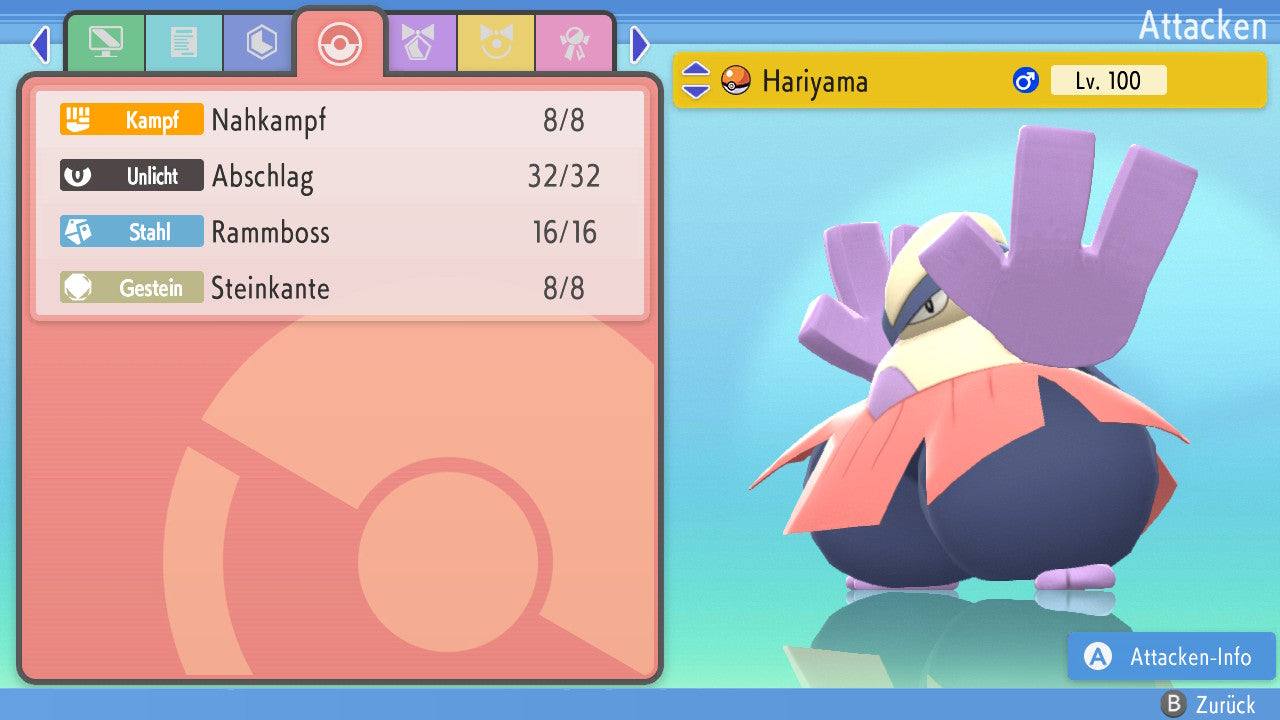Open the yellow bow-and-smile tab
This screenshot has height=720, width=1280.
pyautogui.click(x=496, y=42)
